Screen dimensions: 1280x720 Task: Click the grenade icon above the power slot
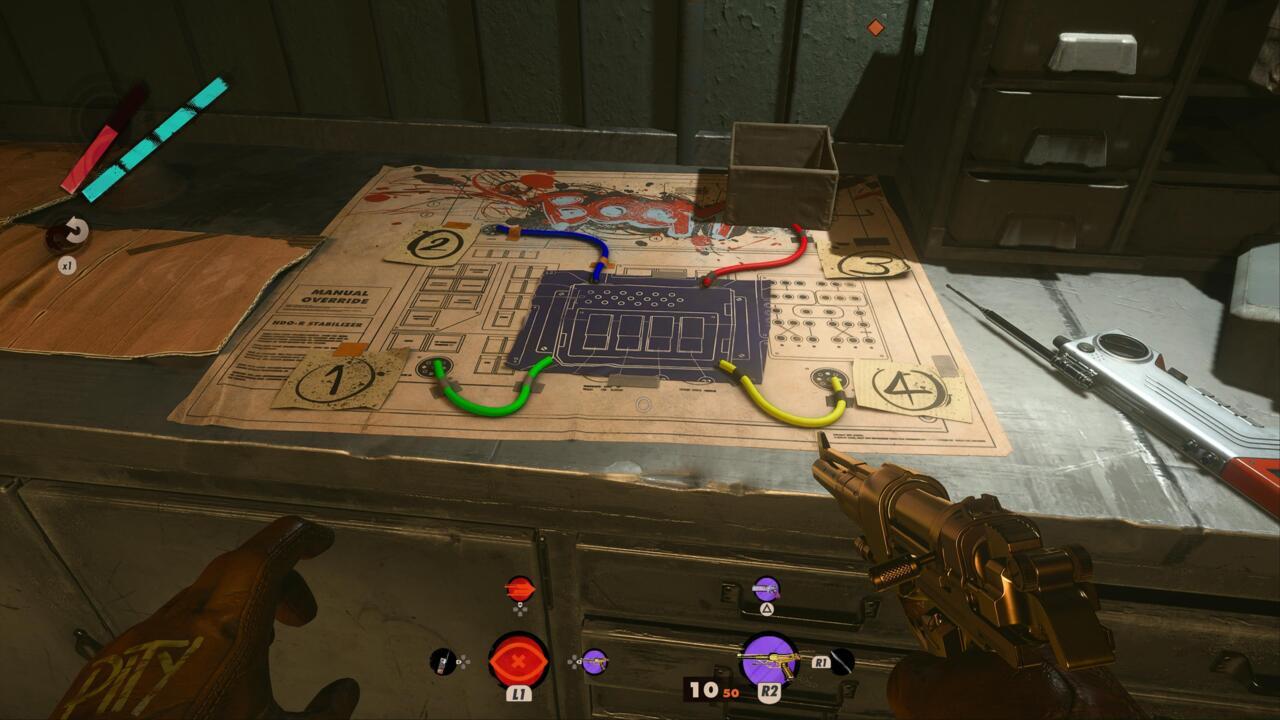click(x=520, y=590)
